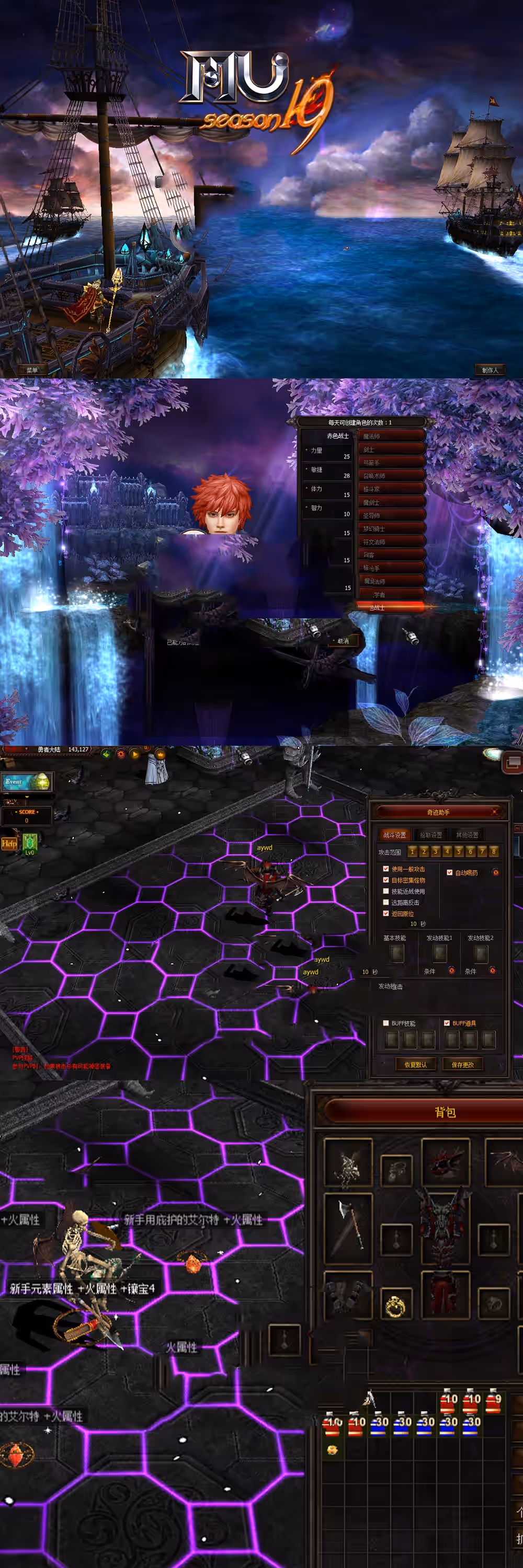Open the 菜单 menu button

pyautogui.click(x=32, y=370)
